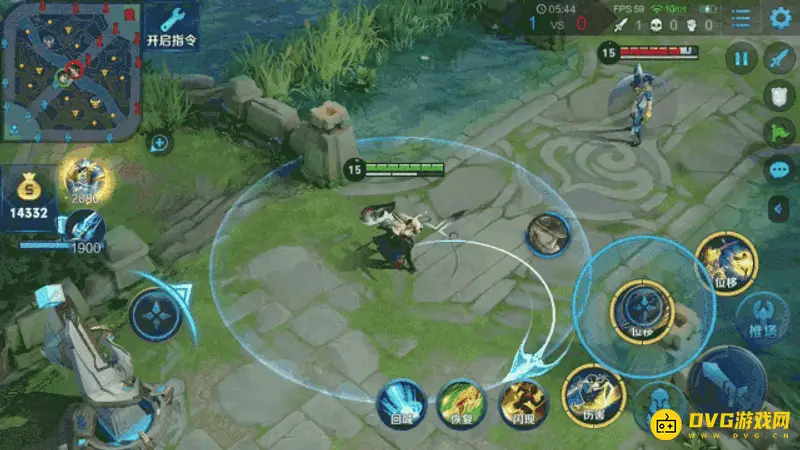Tap the green dragon signal button

pyautogui.click(x=779, y=132)
